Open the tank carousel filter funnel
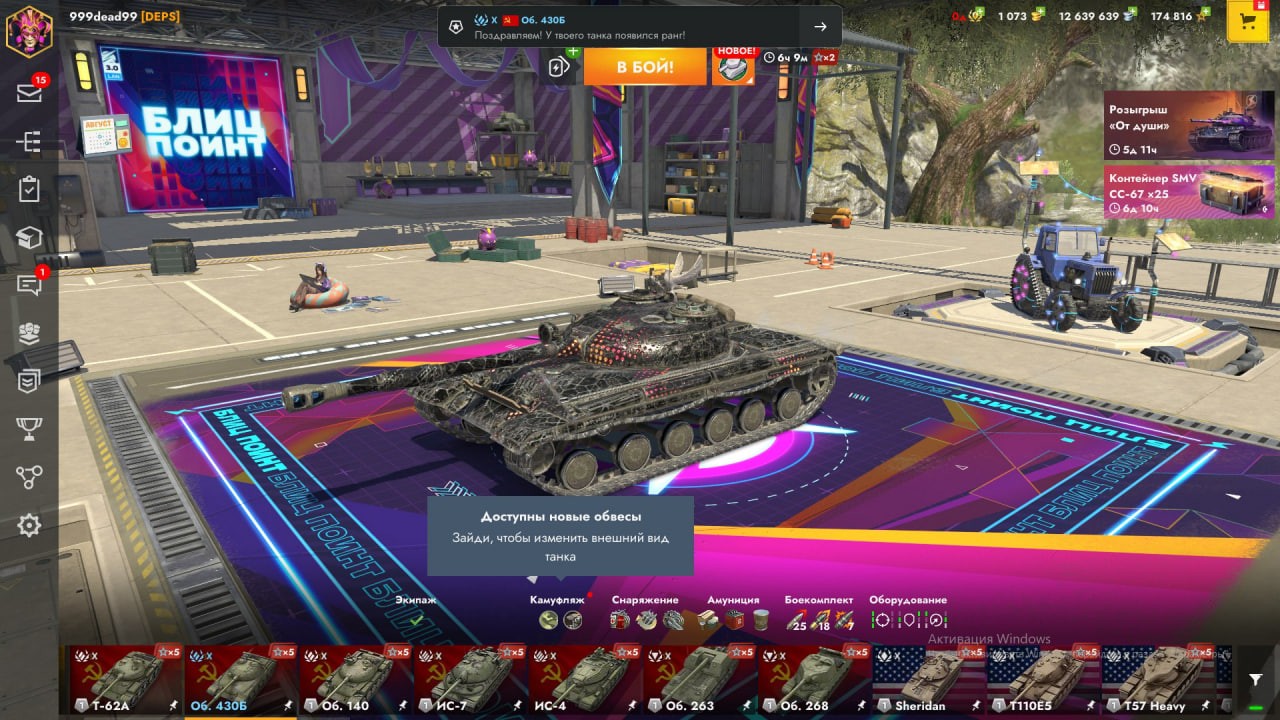The width and height of the screenshot is (1280, 720). [1255, 680]
